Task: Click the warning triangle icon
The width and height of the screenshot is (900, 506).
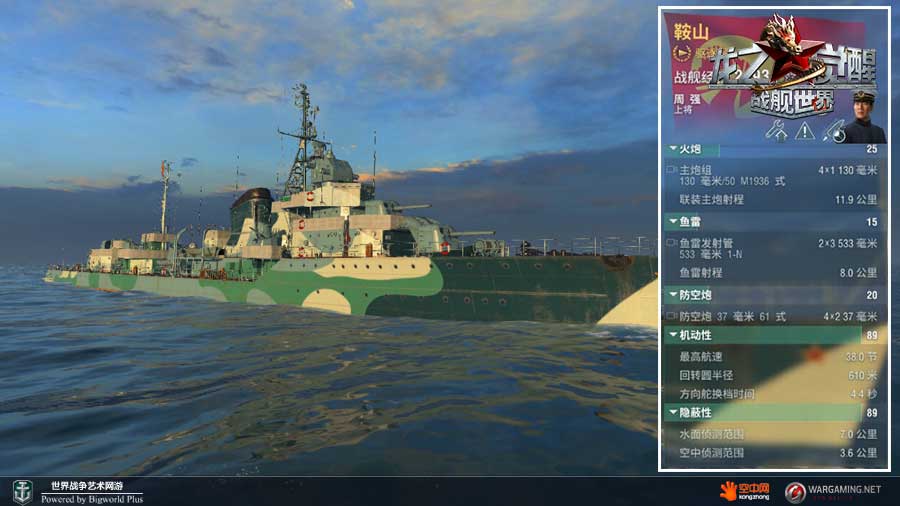Action: pos(804,130)
